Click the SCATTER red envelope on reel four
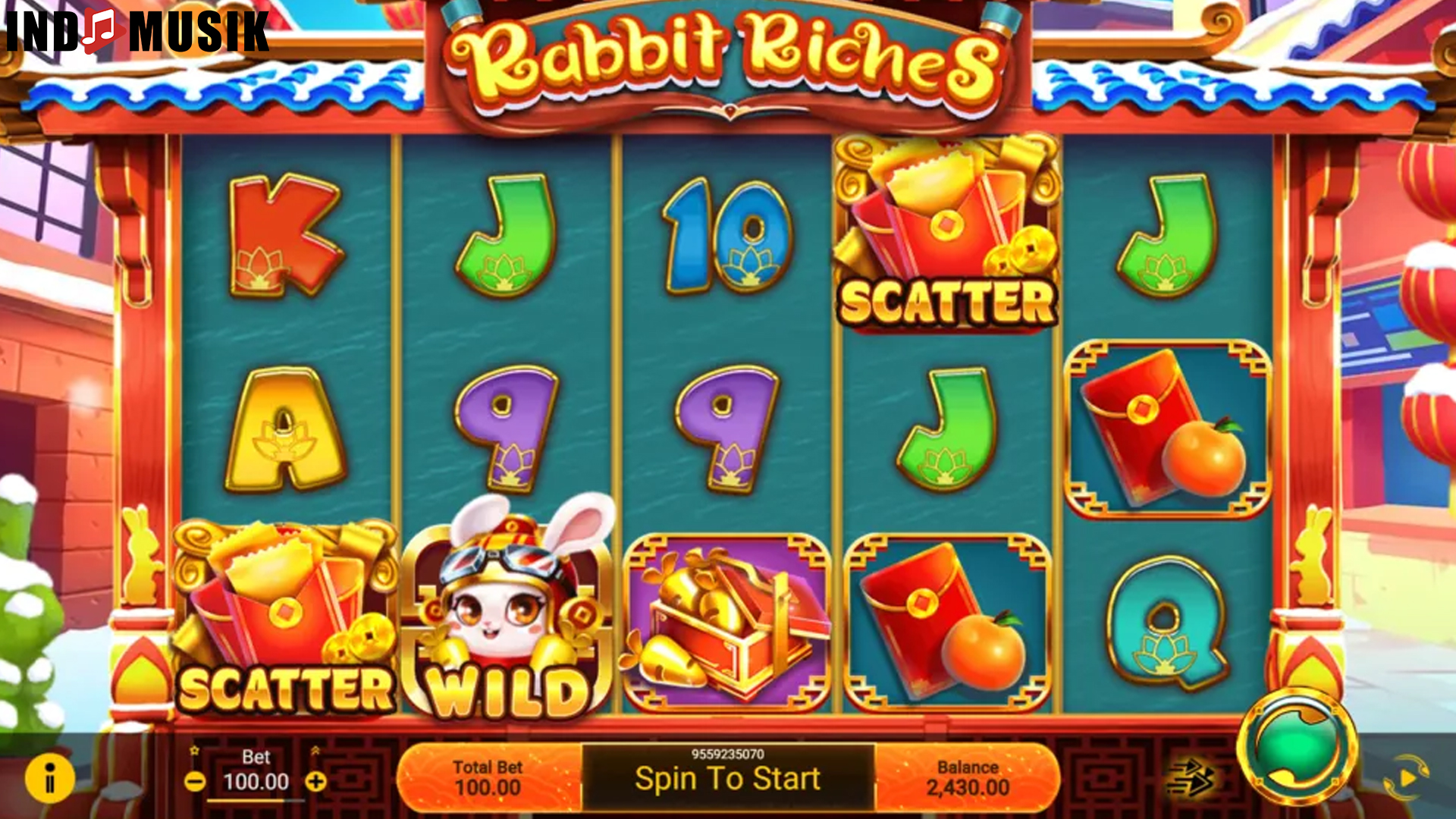Image resolution: width=1456 pixels, height=819 pixels. tap(948, 227)
